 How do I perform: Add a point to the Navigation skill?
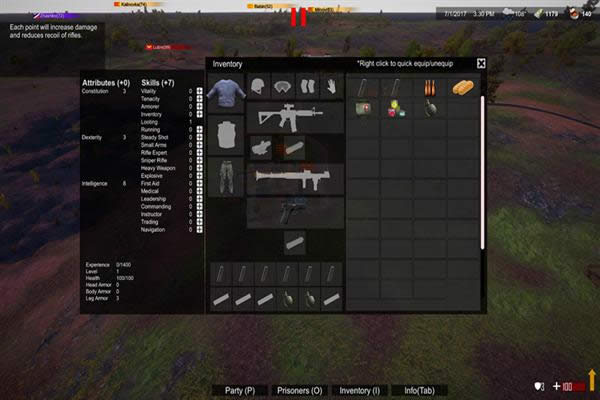tap(199, 230)
